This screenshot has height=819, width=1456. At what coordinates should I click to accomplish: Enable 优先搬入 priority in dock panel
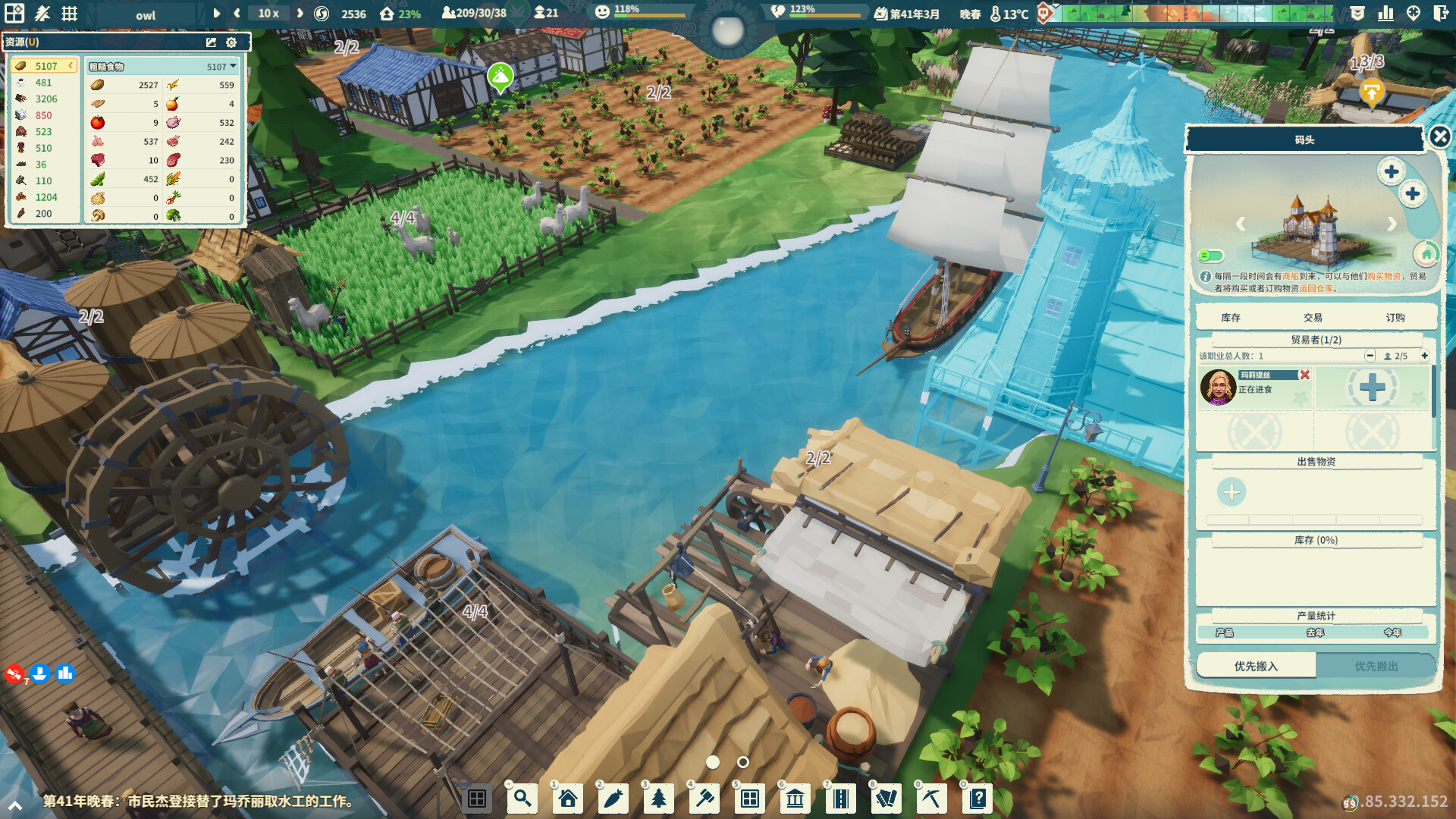(1255, 665)
